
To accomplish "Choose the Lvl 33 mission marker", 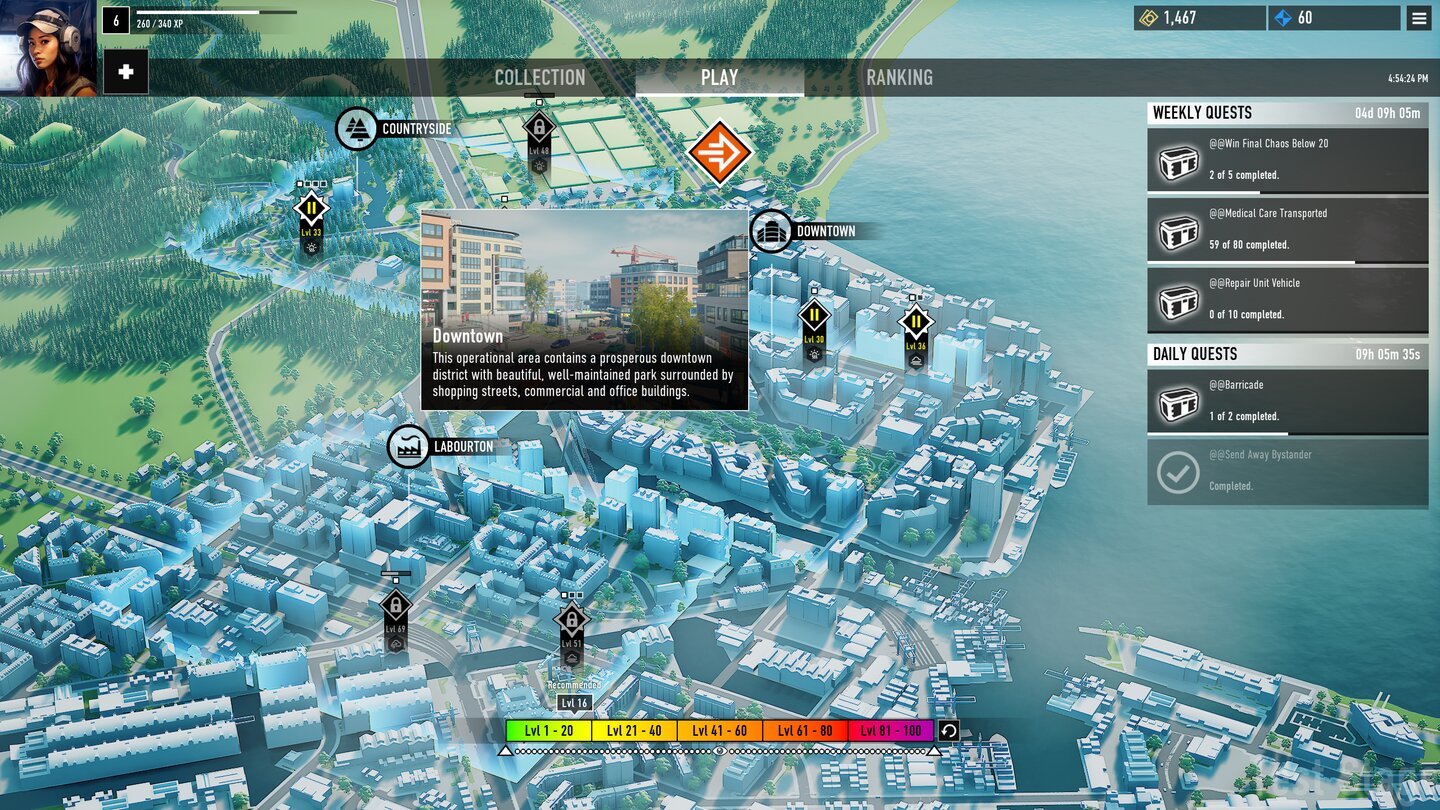I will click(x=311, y=210).
